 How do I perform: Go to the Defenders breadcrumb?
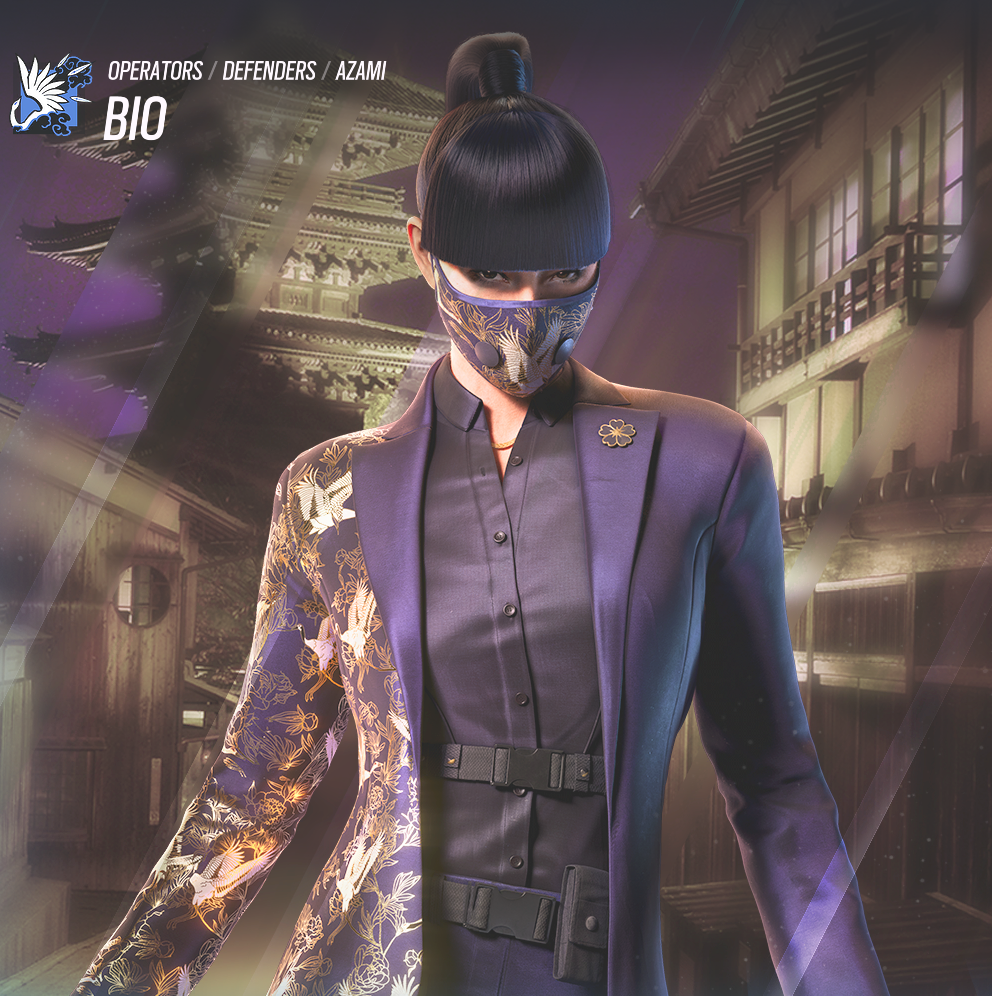(x=269, y=71)
